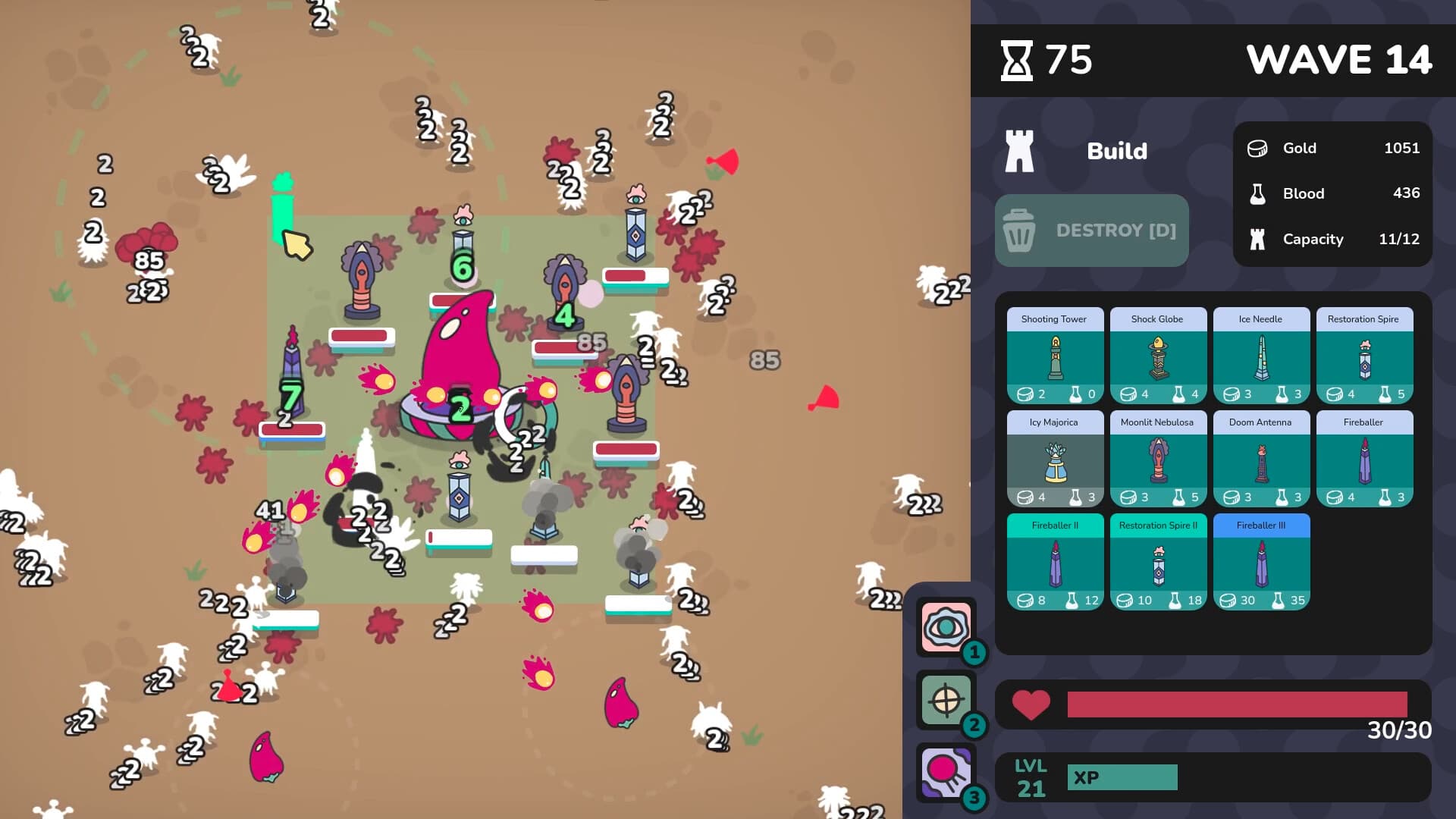Choose the Fireballer III upgrade card
1456x819 pixels.
coord(1261,562)
